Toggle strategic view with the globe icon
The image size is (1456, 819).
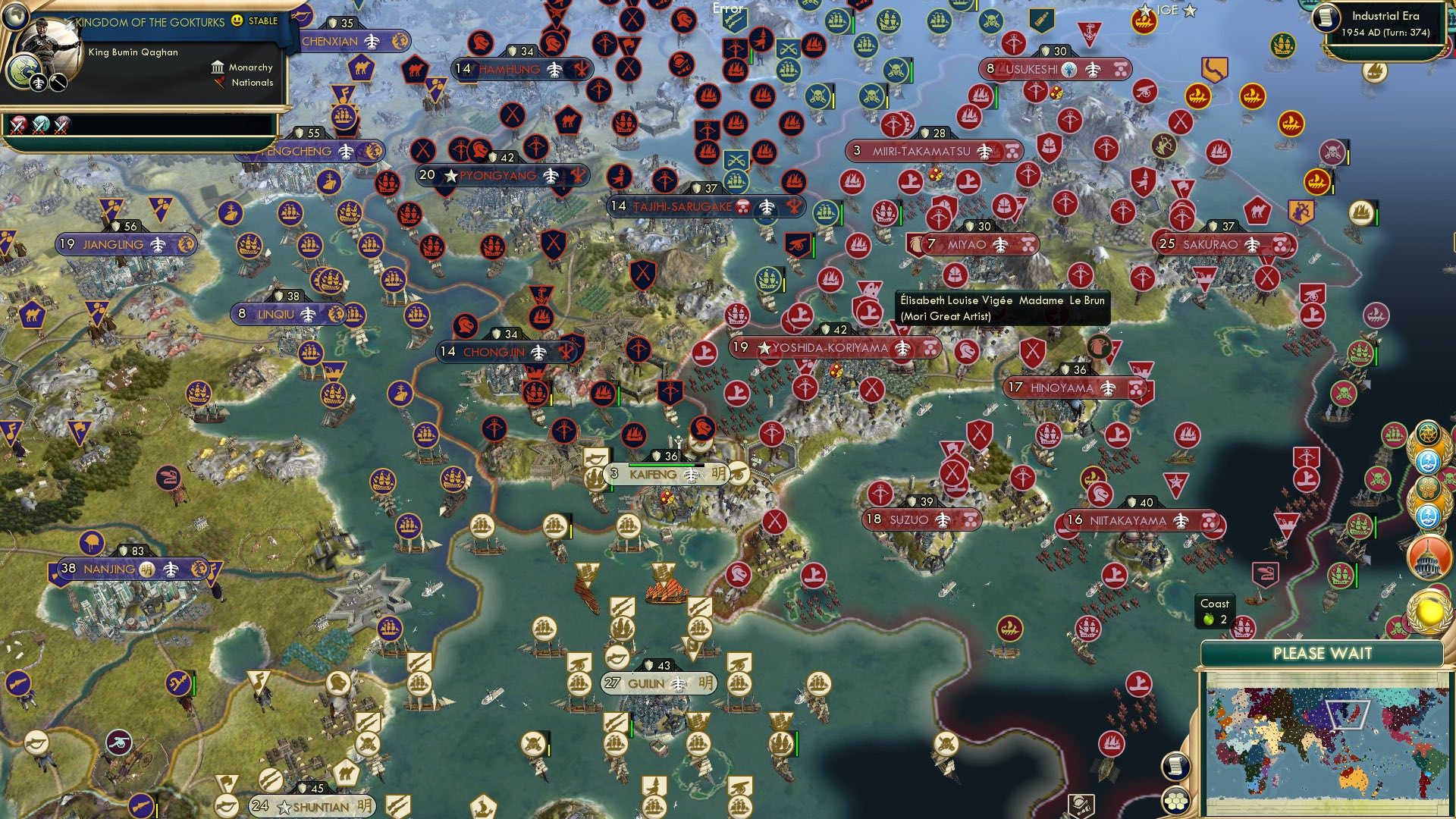[15, 17]
